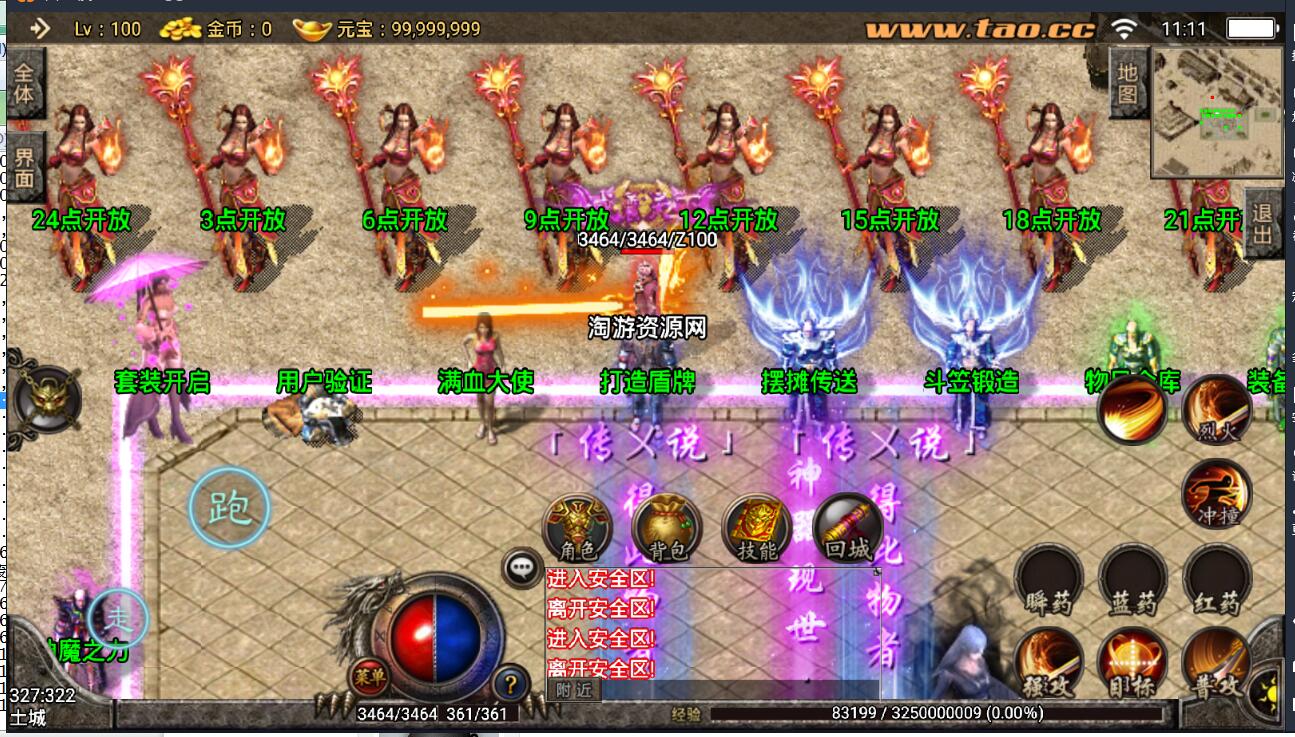Viewport: 1295px width, 737px height.
Task: Open the chat speech bubble button
Action: tap(523, 568)
